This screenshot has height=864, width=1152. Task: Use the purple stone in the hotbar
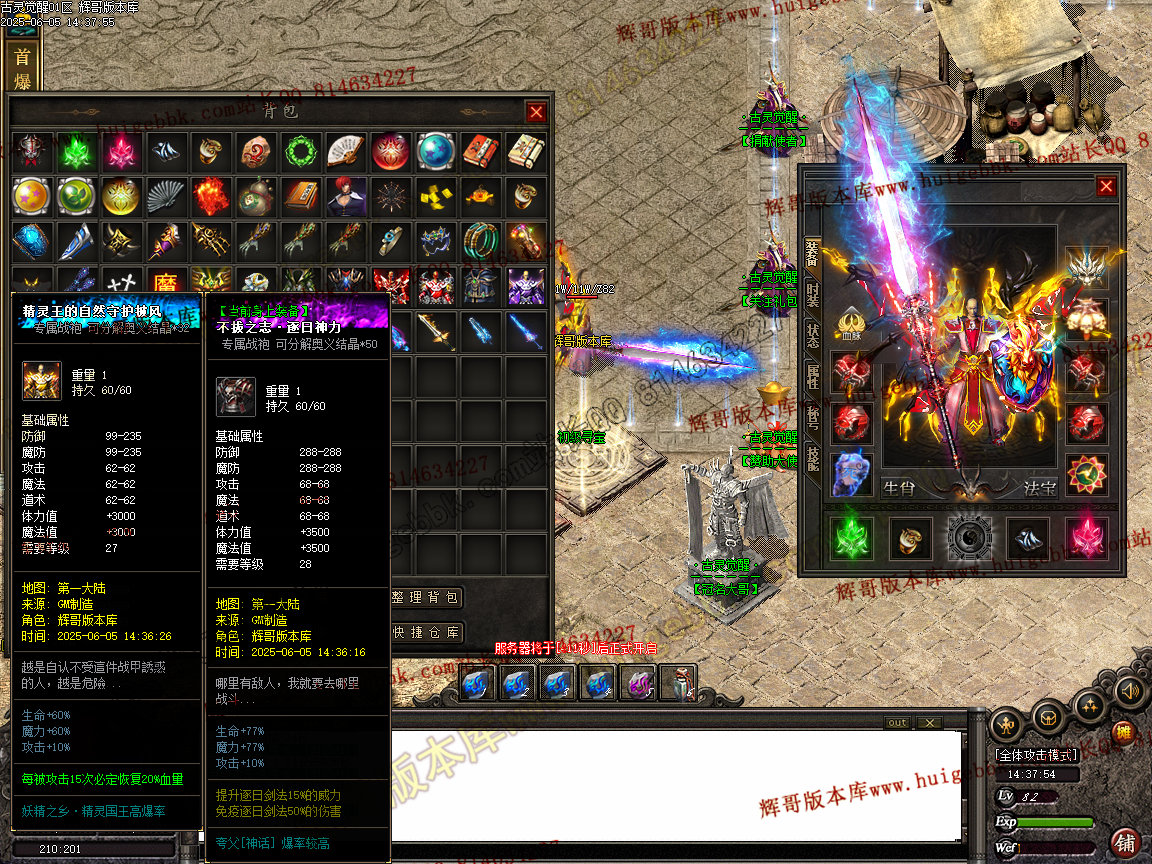click(637, 684)
